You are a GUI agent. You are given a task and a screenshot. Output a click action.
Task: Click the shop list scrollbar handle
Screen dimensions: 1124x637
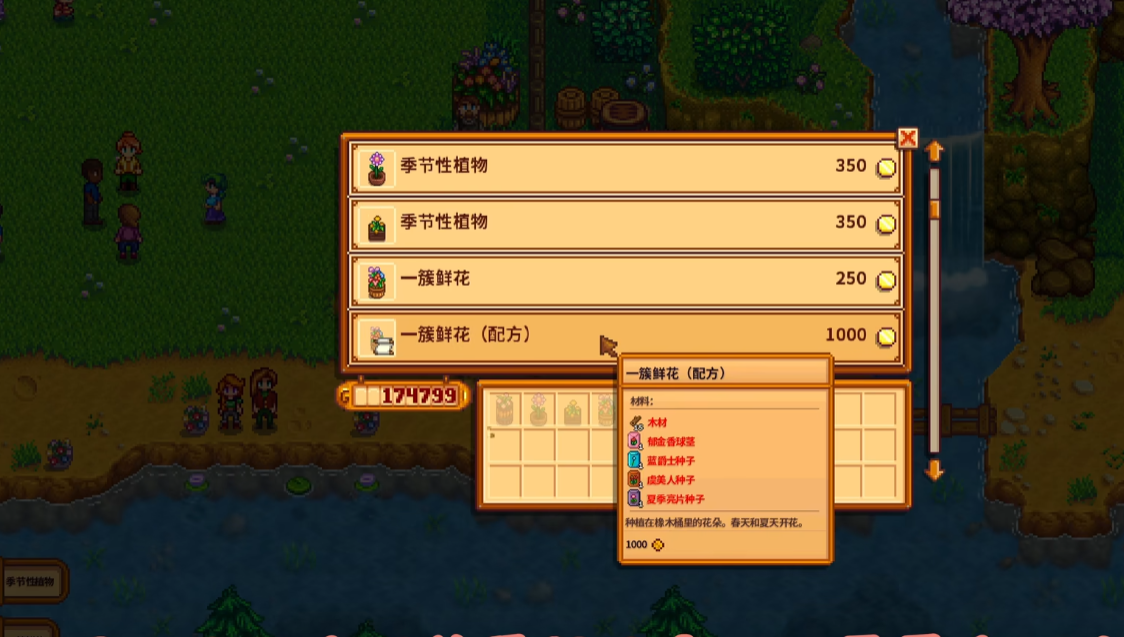(935, 209)
